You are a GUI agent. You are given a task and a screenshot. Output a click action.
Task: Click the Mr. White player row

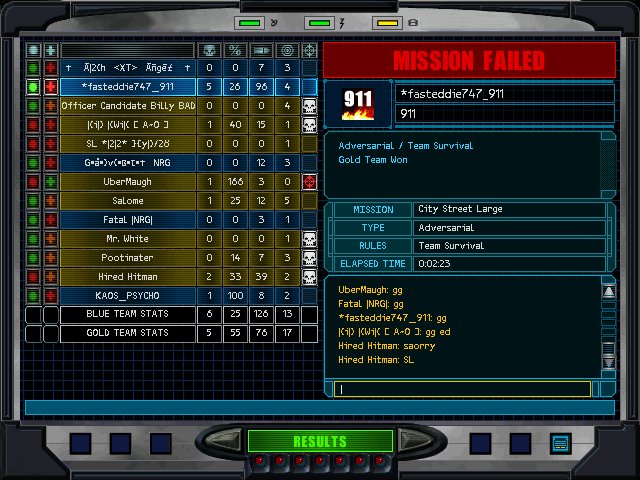tap(127, 239)
